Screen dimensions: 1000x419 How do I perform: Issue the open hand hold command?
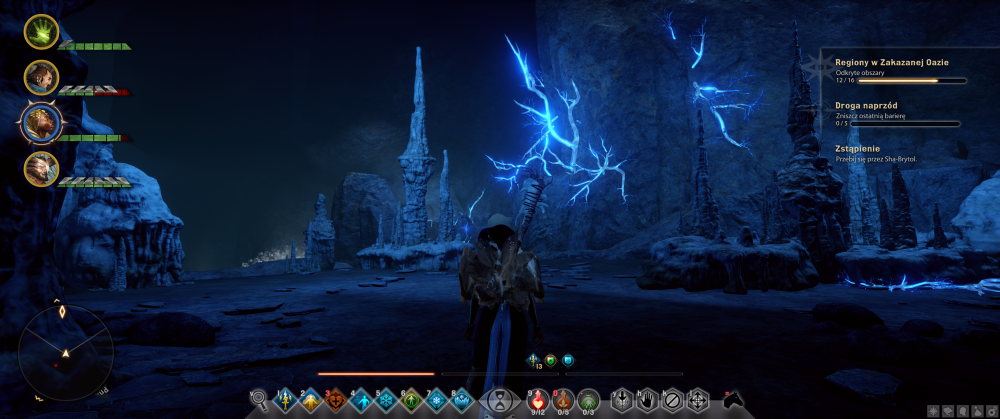point(646,401)
